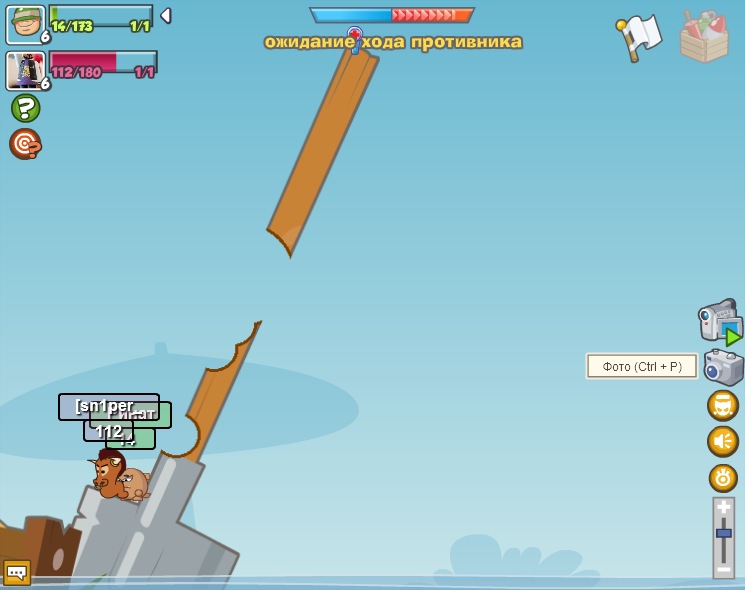745x590 pixels.
Task: Click the orange face button above the speaker
Action: (723, 405)
